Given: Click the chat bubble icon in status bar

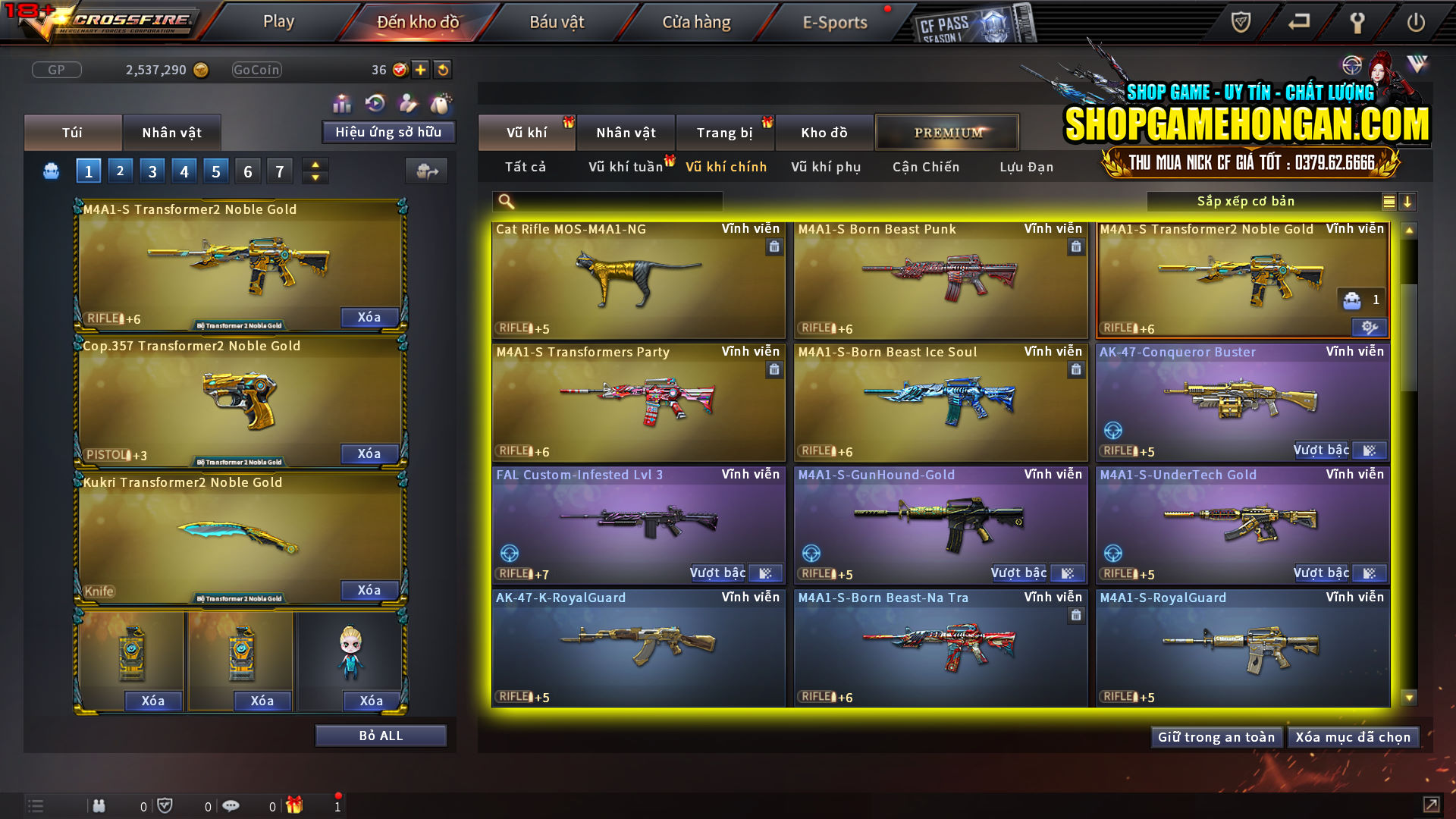Looking at the screenshot, I should point(231,805).
